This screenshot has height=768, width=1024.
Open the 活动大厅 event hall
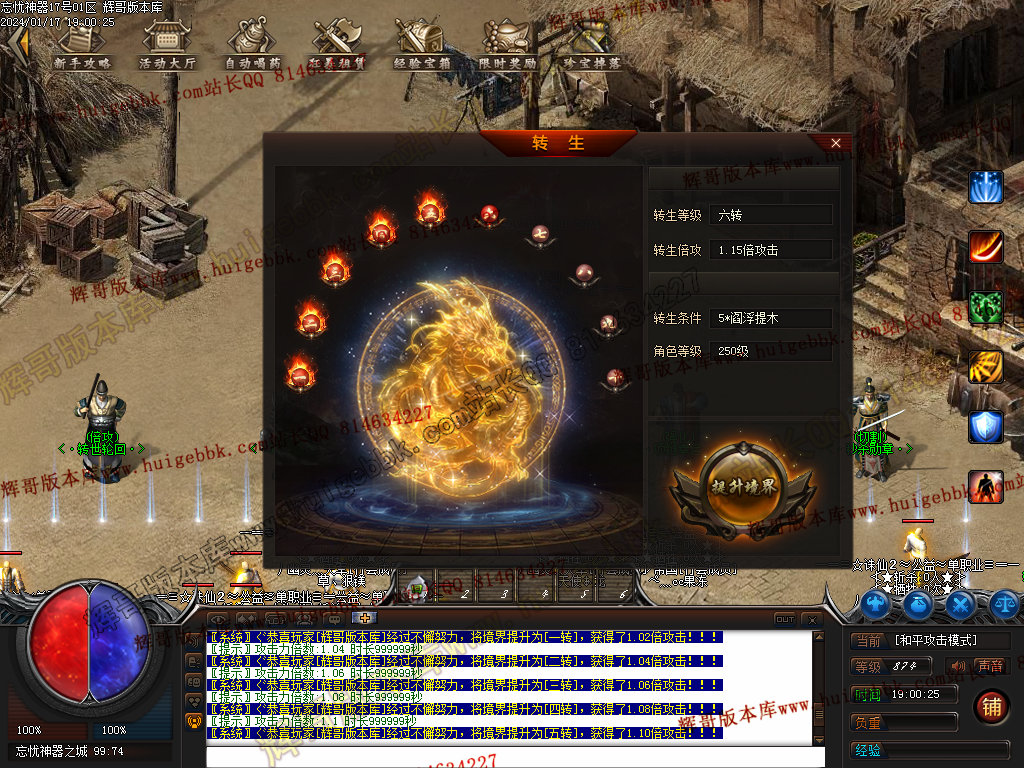click(x=167, y=45)
